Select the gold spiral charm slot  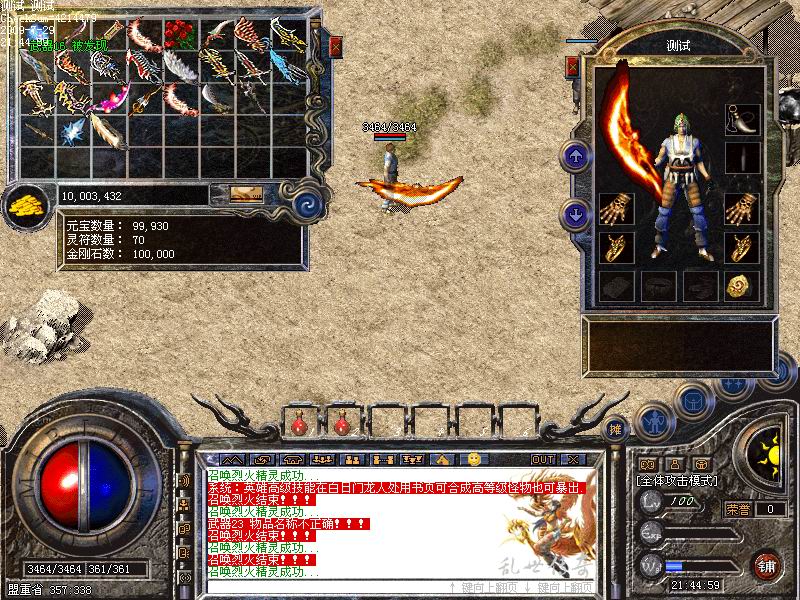(x=741, y=286)
